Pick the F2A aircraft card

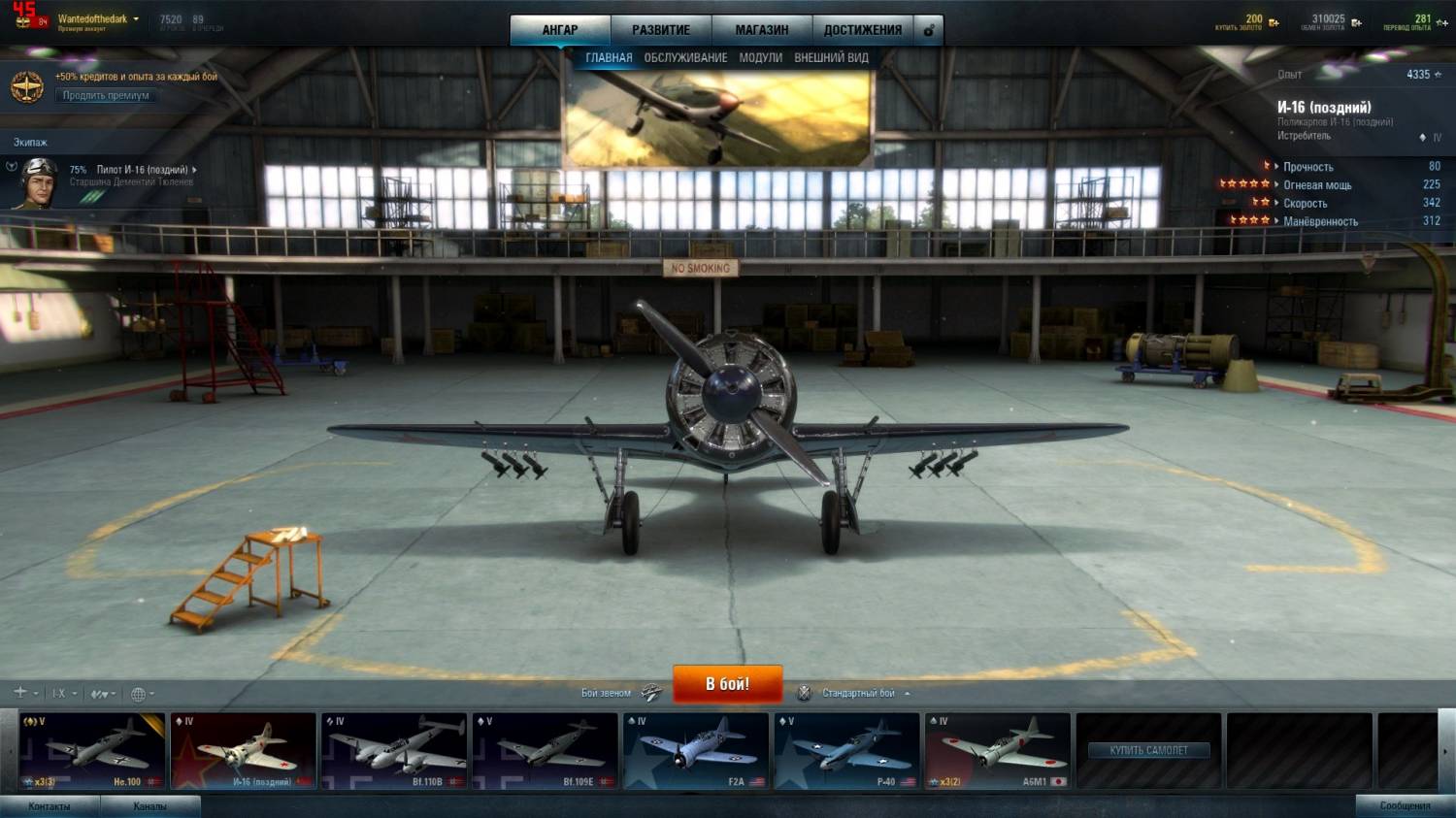click(696, 751)
